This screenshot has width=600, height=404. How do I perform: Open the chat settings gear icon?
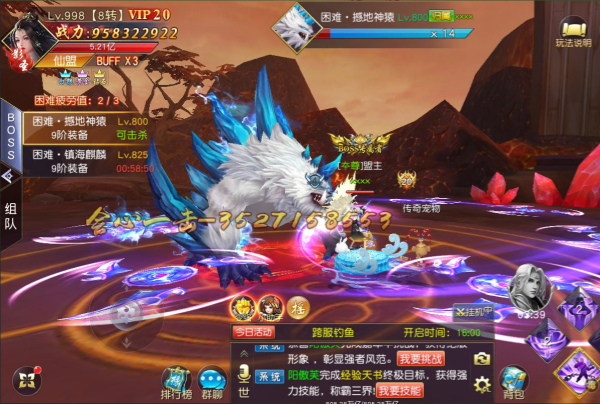(x=482, y=383)
